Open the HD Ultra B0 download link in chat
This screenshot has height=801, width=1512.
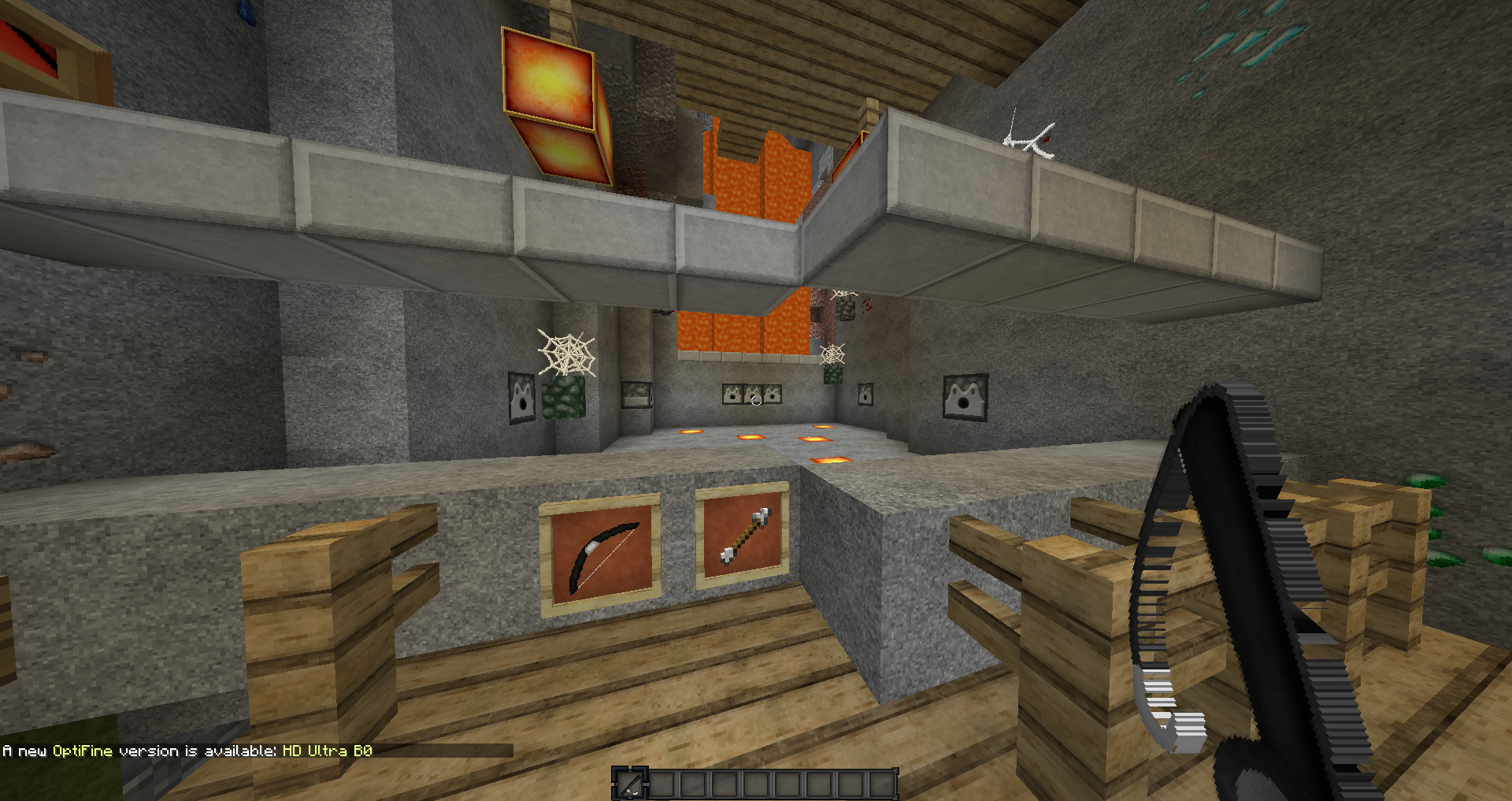point(328,751)
